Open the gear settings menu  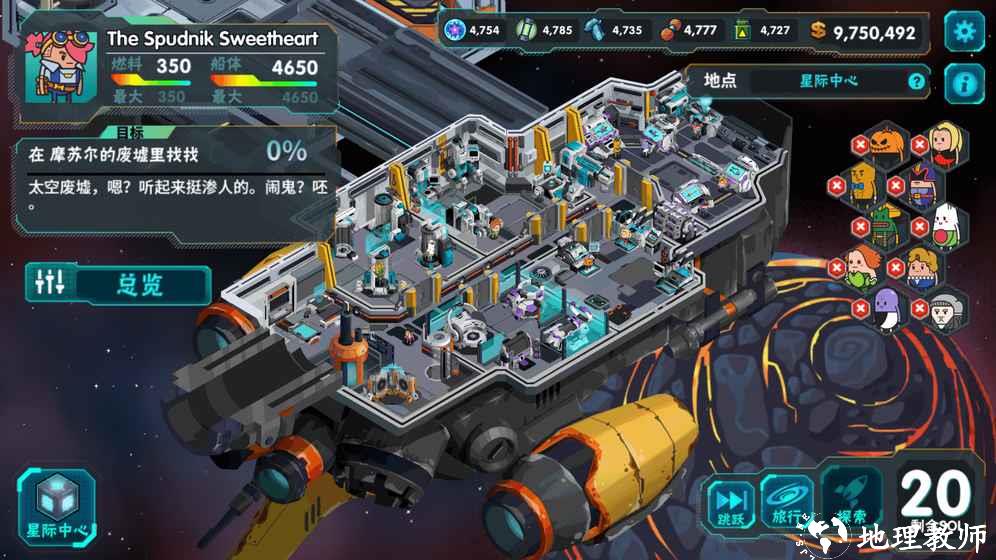(964, 32)
